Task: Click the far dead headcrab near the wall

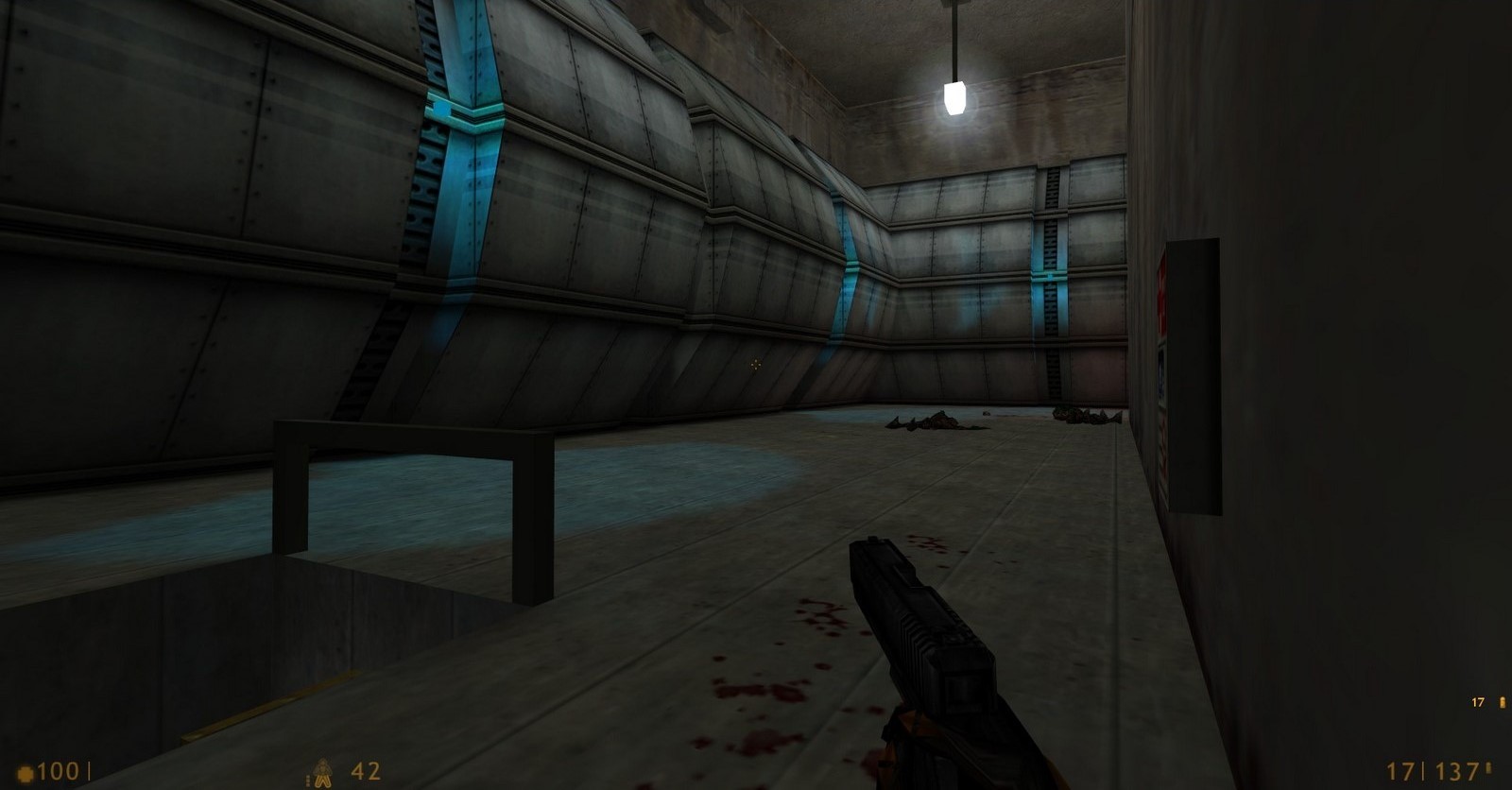Action: [x=1087, y=414]
